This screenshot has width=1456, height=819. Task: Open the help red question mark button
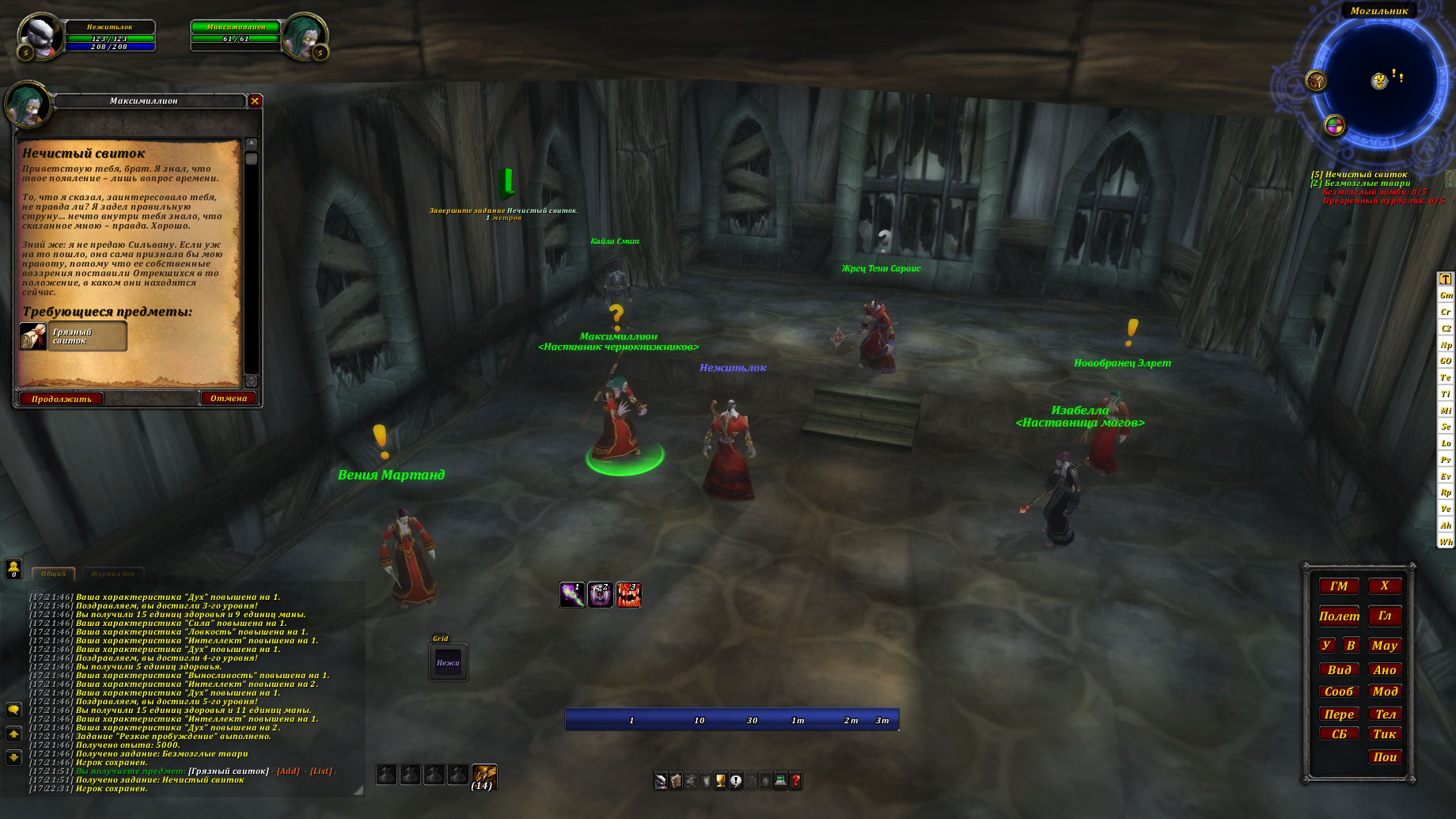(x=796, y=781)
